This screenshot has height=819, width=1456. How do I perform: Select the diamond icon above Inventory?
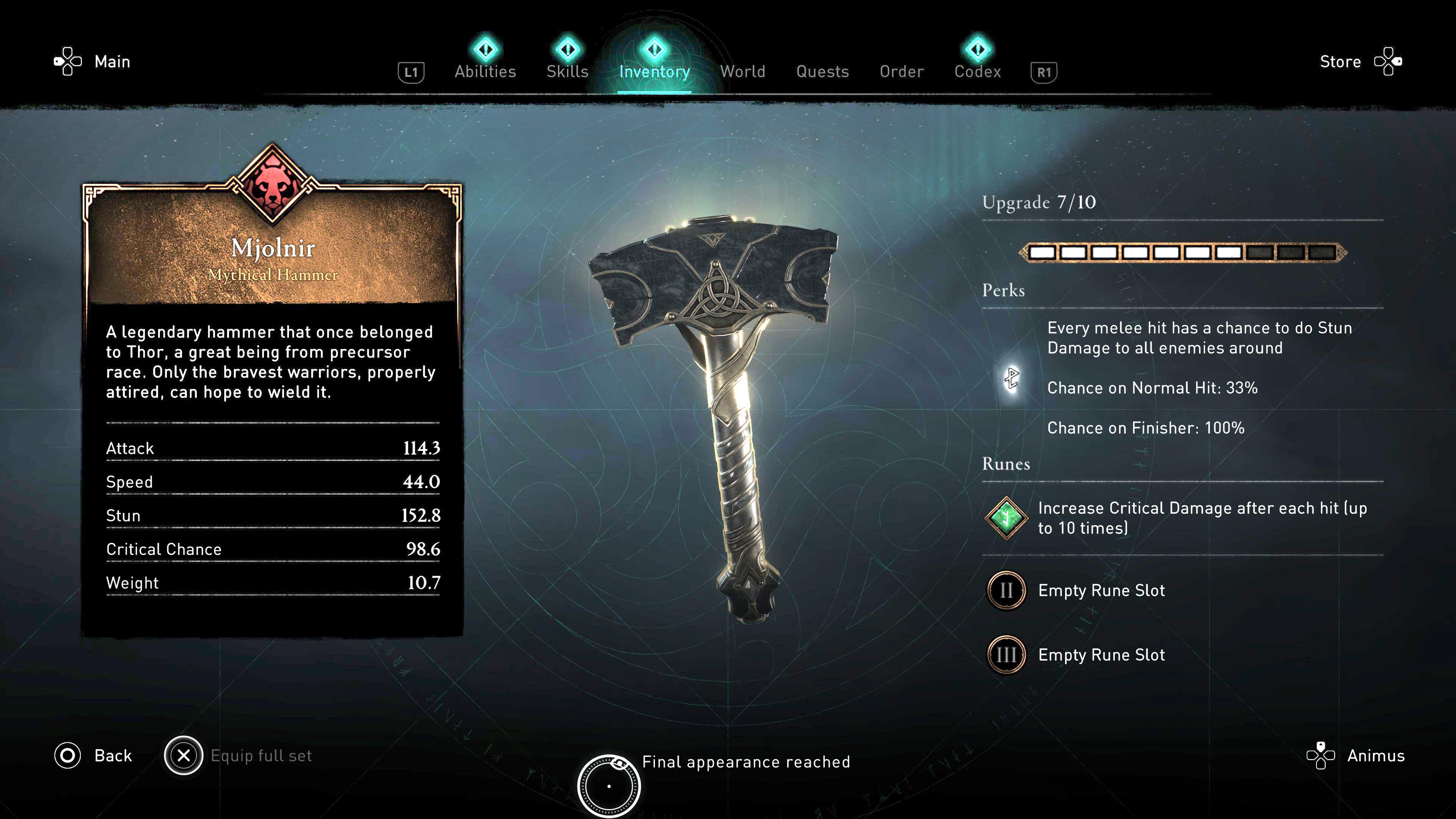(654, 50)
